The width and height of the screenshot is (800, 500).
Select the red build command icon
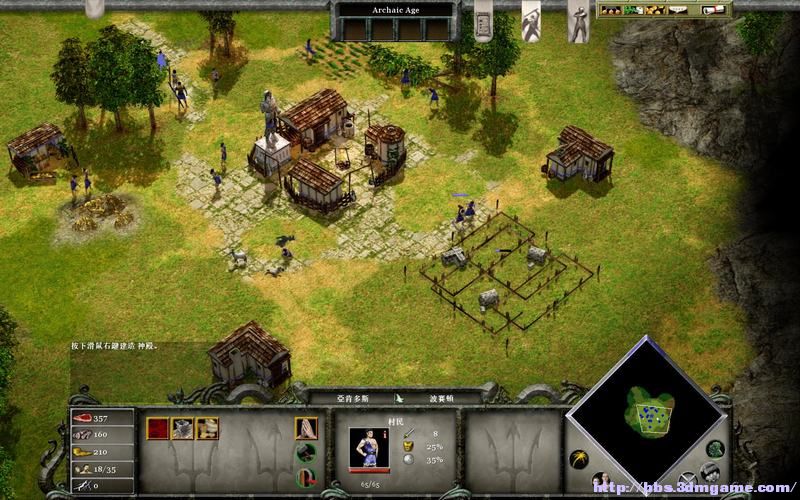point(158,429)
